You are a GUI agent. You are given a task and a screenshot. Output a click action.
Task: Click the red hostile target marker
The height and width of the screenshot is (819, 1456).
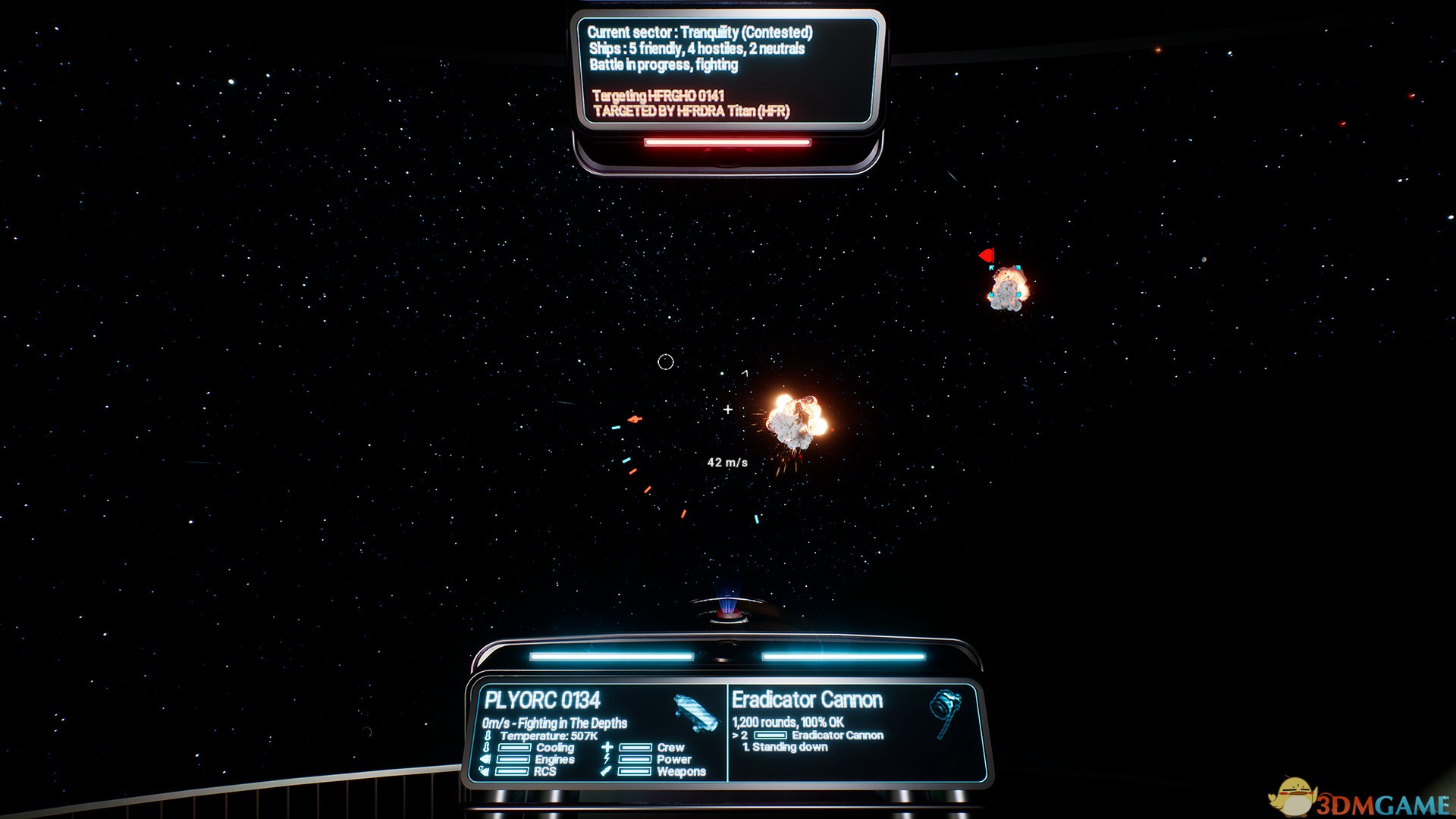coord(987,256)
